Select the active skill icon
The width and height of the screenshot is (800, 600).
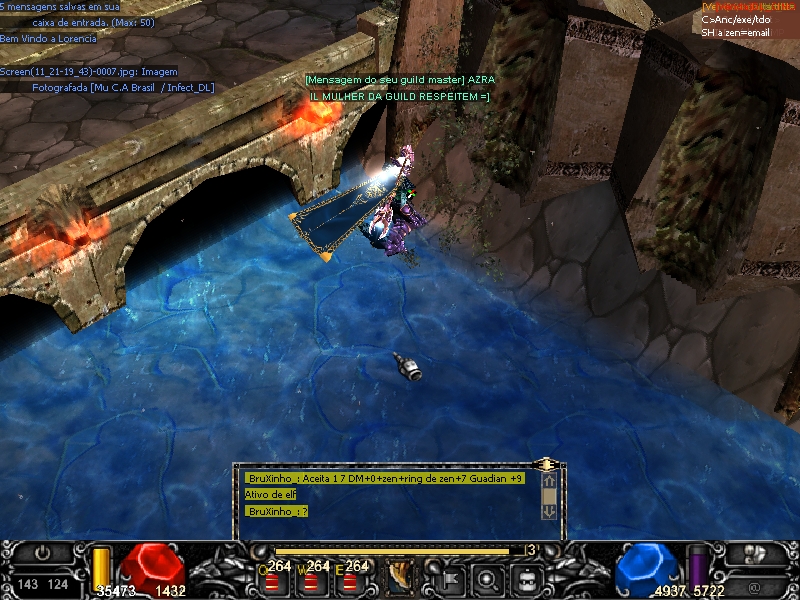(403, 577)
